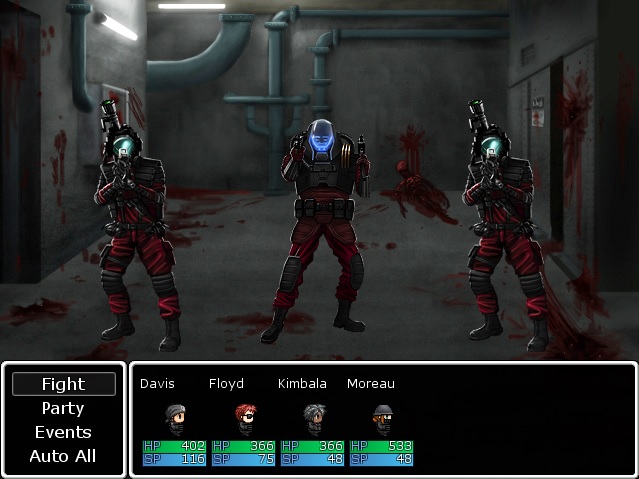Screen dimensions: 639x479
Task: Pick Floyd's party portrait
Action: tap(245, 415)
